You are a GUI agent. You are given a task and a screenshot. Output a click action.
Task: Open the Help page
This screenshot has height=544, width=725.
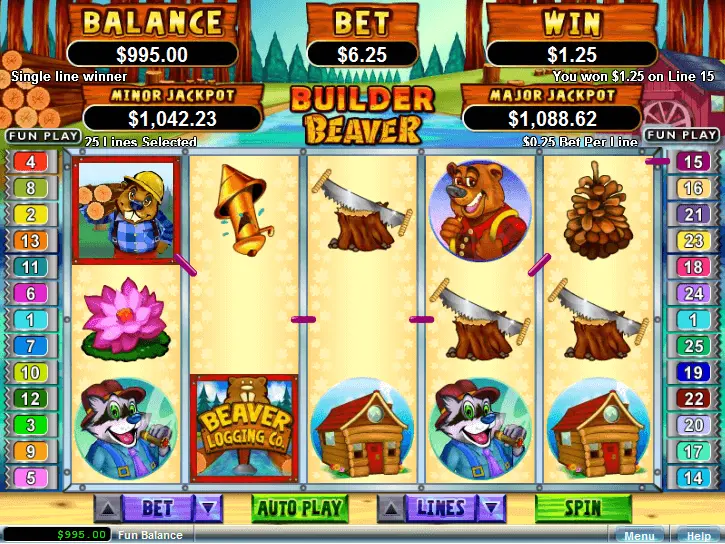pyautogui.click(x=698, y=536)
